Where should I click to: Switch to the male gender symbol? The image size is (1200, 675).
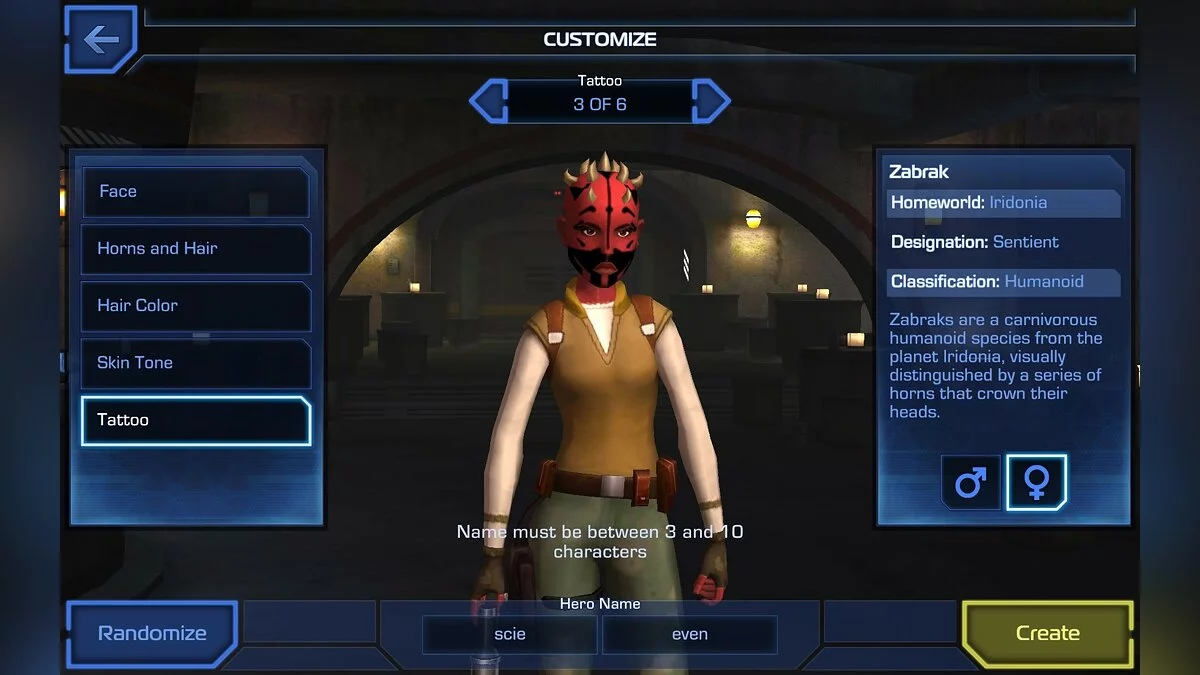pyautogui.click(x=970, y=483)
